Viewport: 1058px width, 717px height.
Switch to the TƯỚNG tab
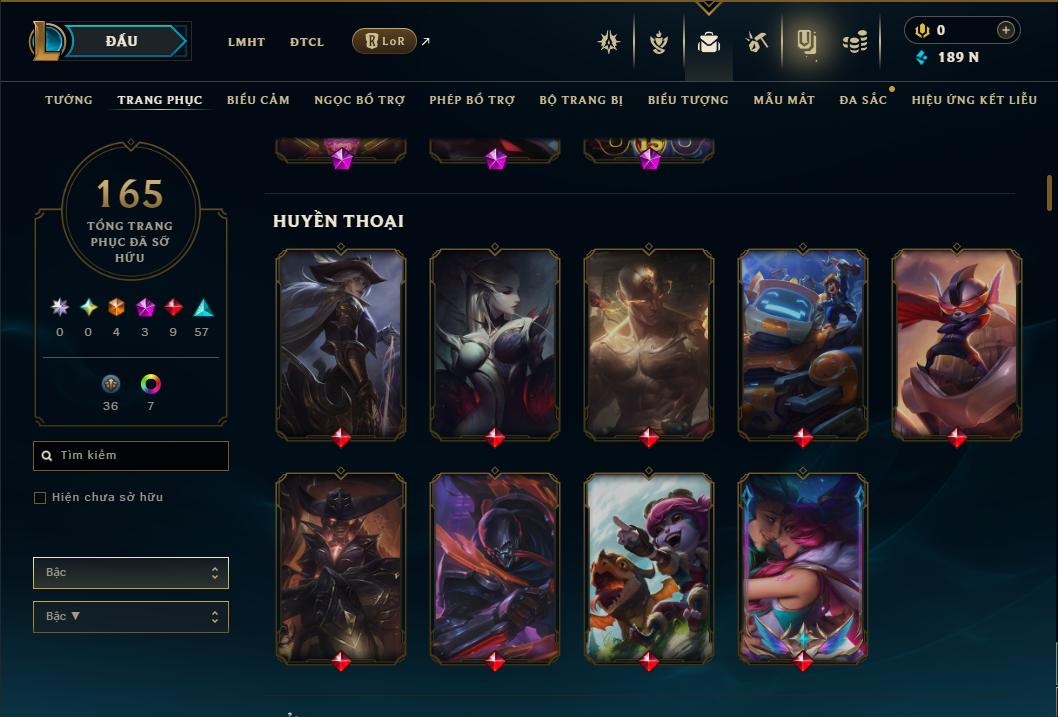pyautogui.click(x=69, y=100)
